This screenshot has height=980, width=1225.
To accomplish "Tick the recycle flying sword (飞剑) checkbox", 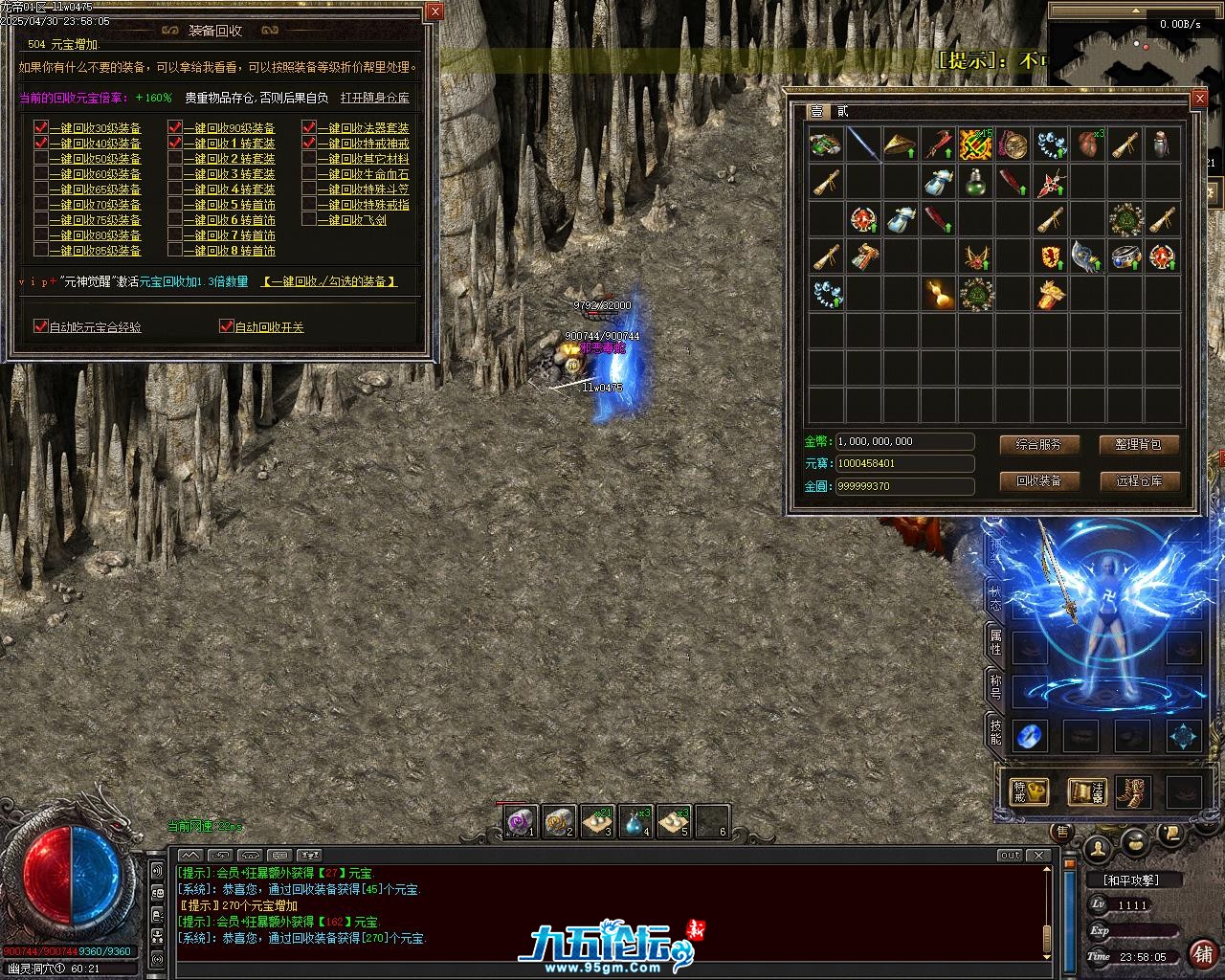I will 309,220.
